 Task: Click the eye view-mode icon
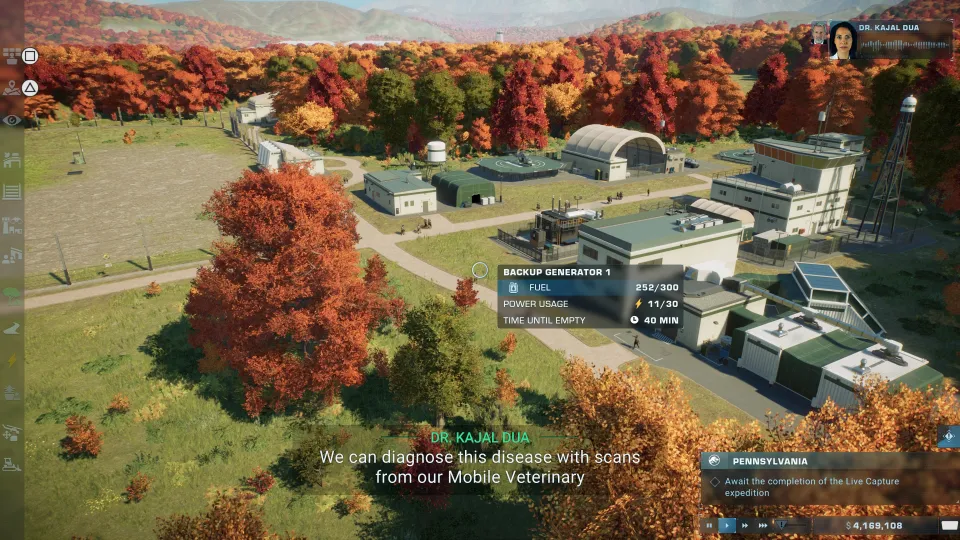tap(12, 120)
